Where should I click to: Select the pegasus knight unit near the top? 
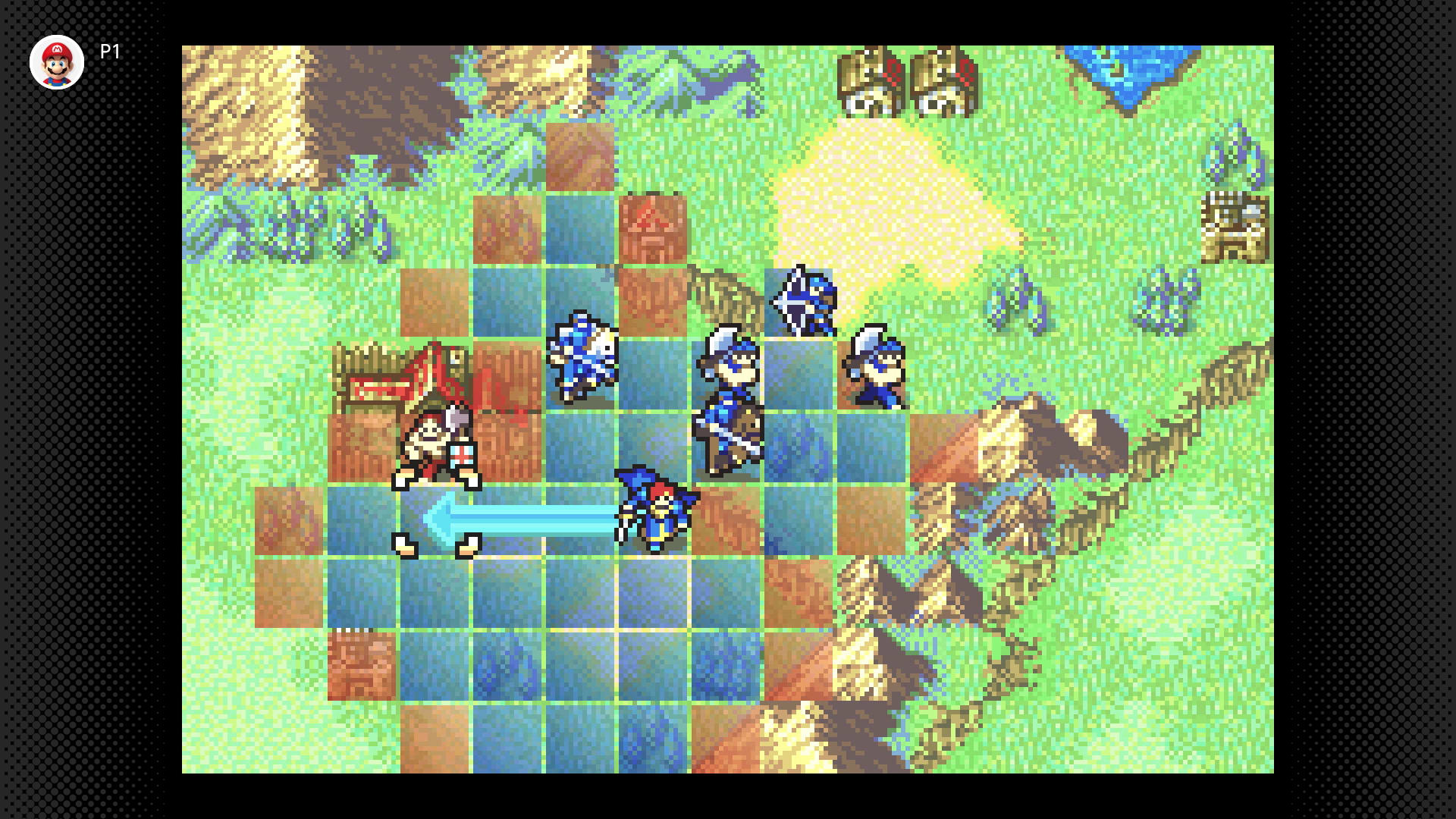point(805,305)
